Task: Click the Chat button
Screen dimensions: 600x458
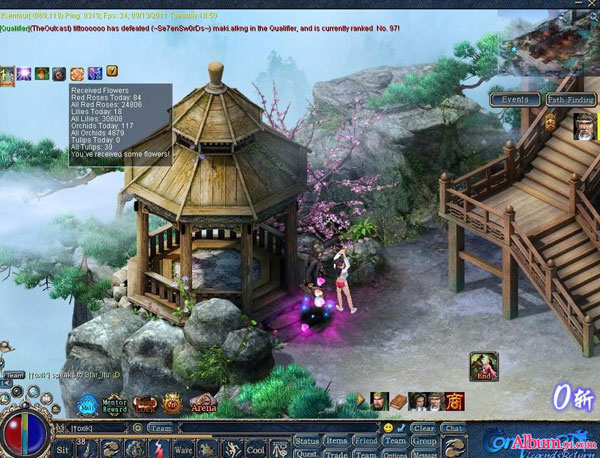Action: coord(454,427)
